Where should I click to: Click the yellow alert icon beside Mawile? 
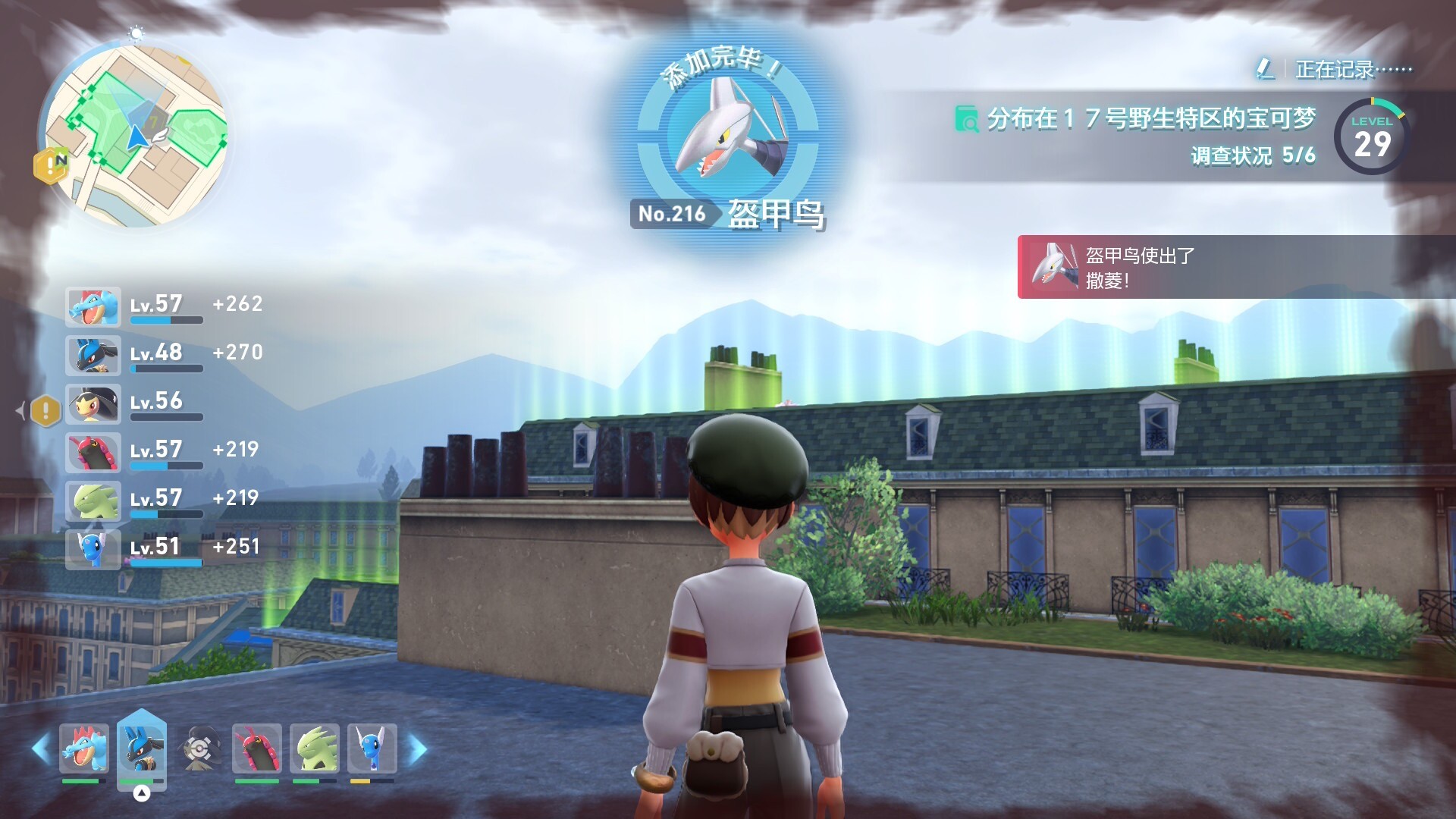(45, 411)
